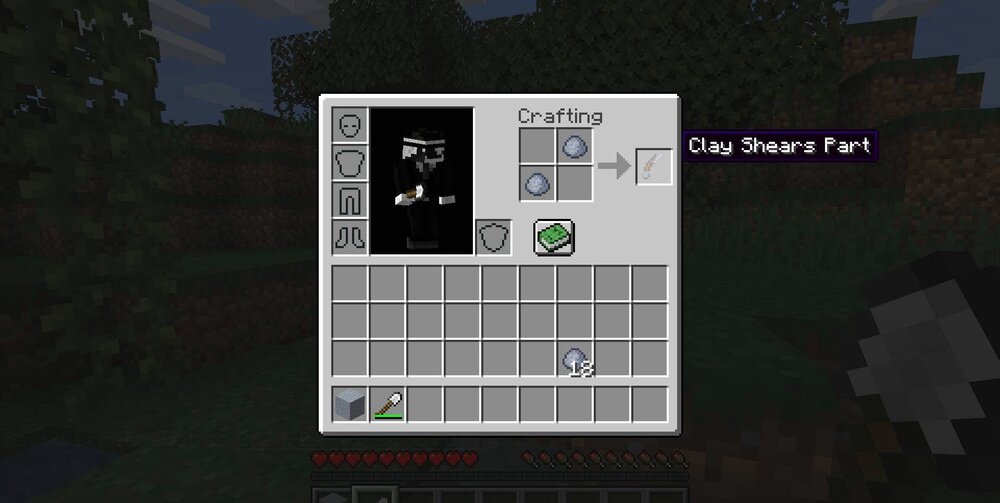Click the empty chestplate armor slot
The width and height of the screenshot is (1000, 503).
click(350, 162)
